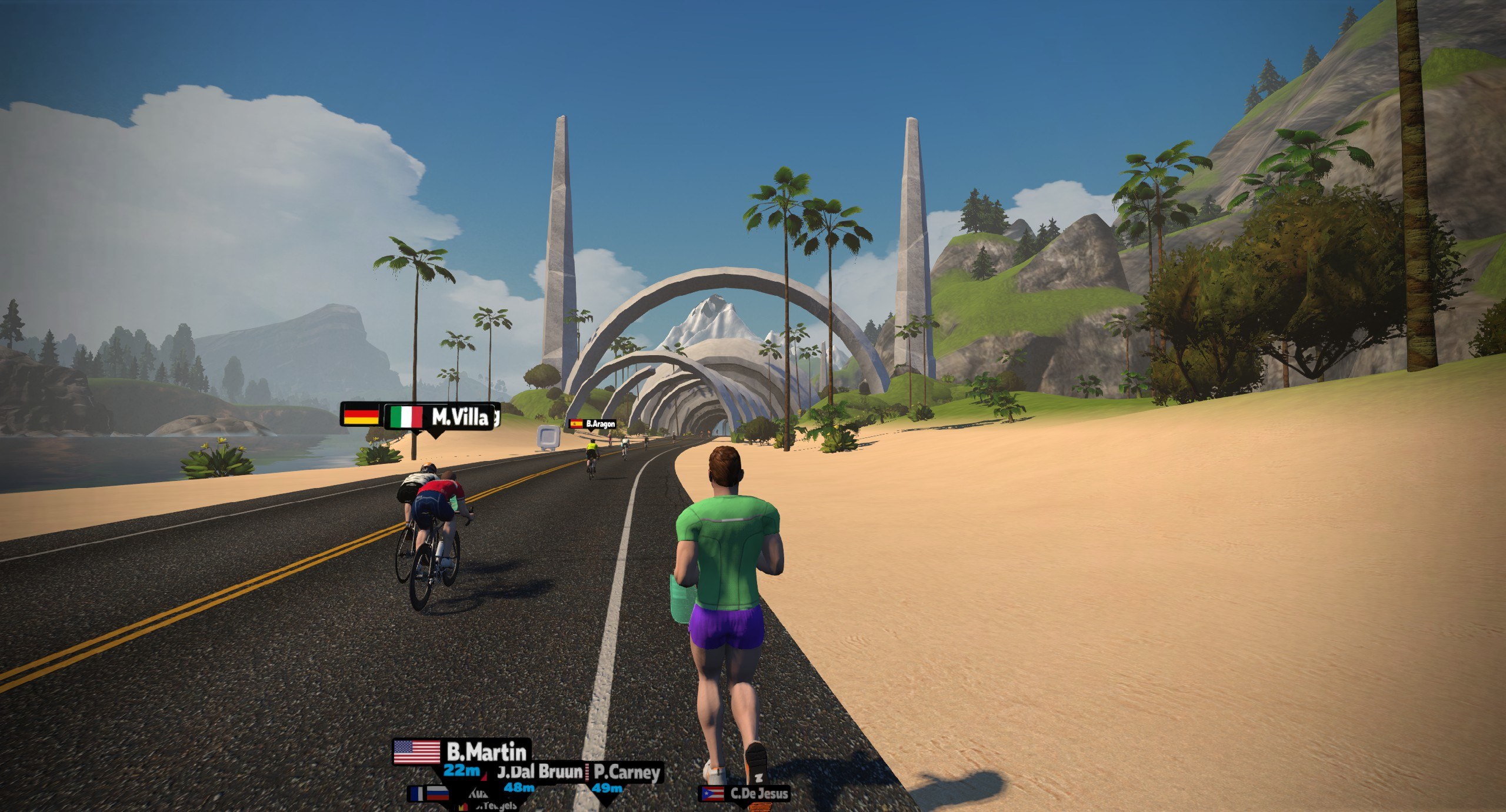Choose the B.Martin name tag
Viewport: 1506px width, 812px height.
click(462, 752)
